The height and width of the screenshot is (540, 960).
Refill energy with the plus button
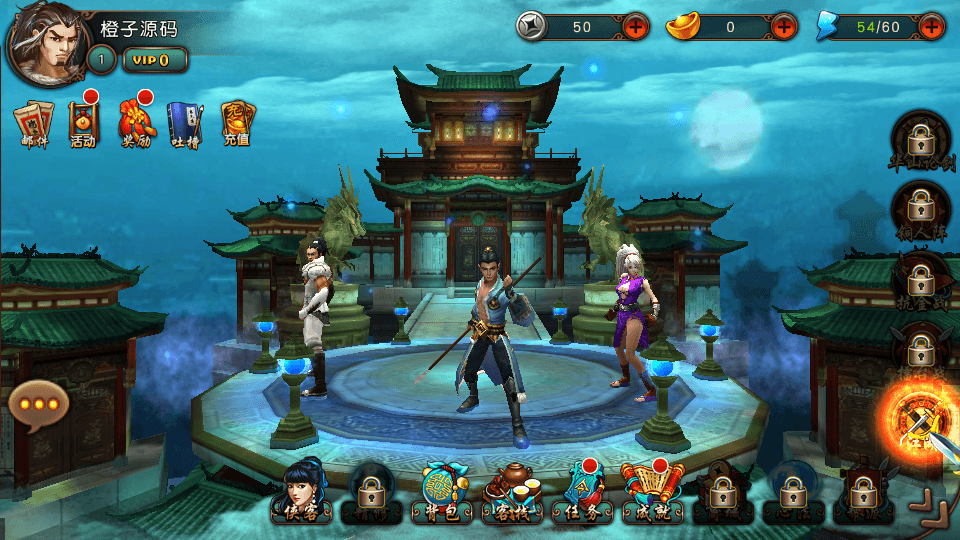(932, 27)
